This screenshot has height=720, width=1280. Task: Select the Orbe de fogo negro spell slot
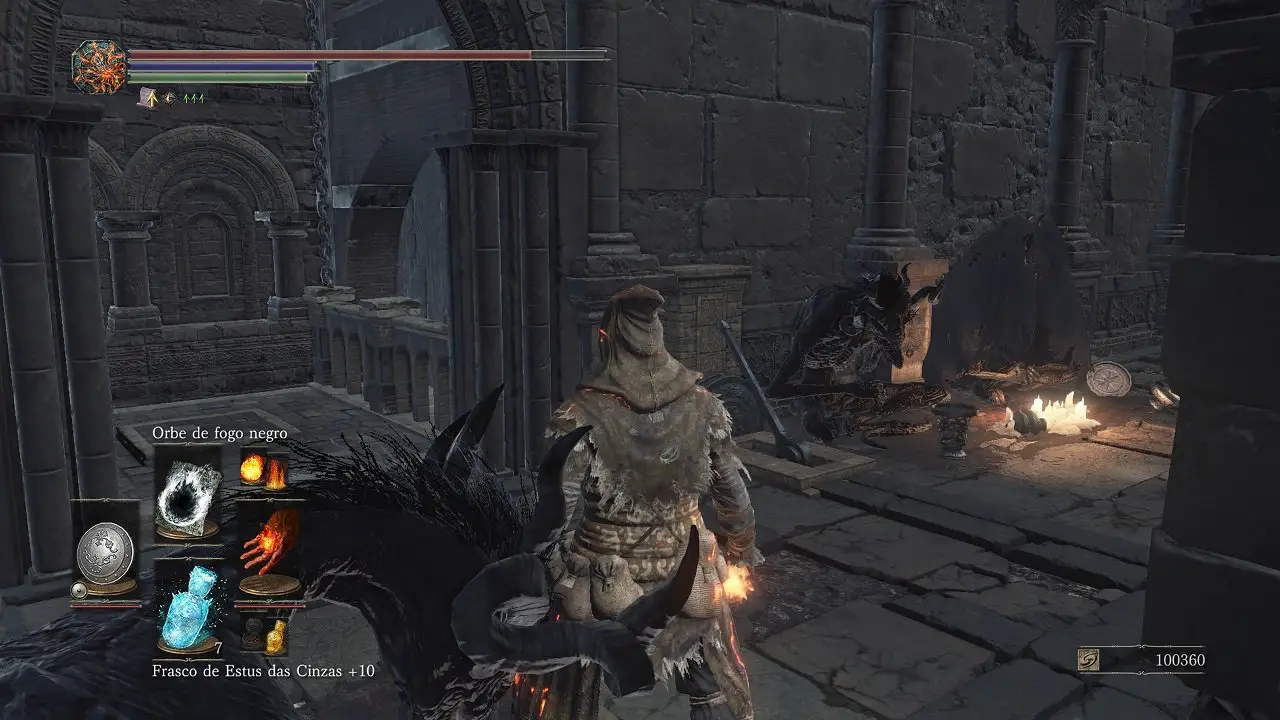188,494
